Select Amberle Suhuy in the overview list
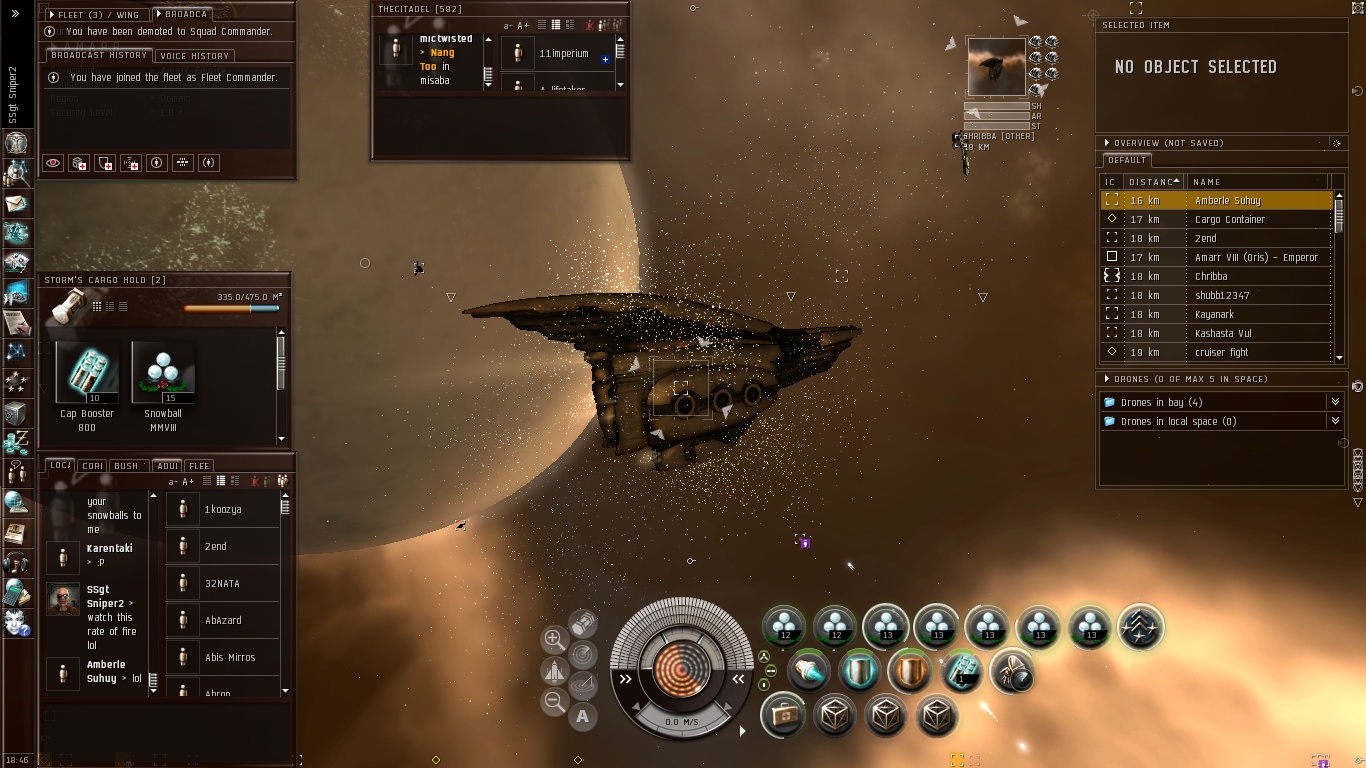The width and height of the screenshot is (1366, 768). 1227,200
